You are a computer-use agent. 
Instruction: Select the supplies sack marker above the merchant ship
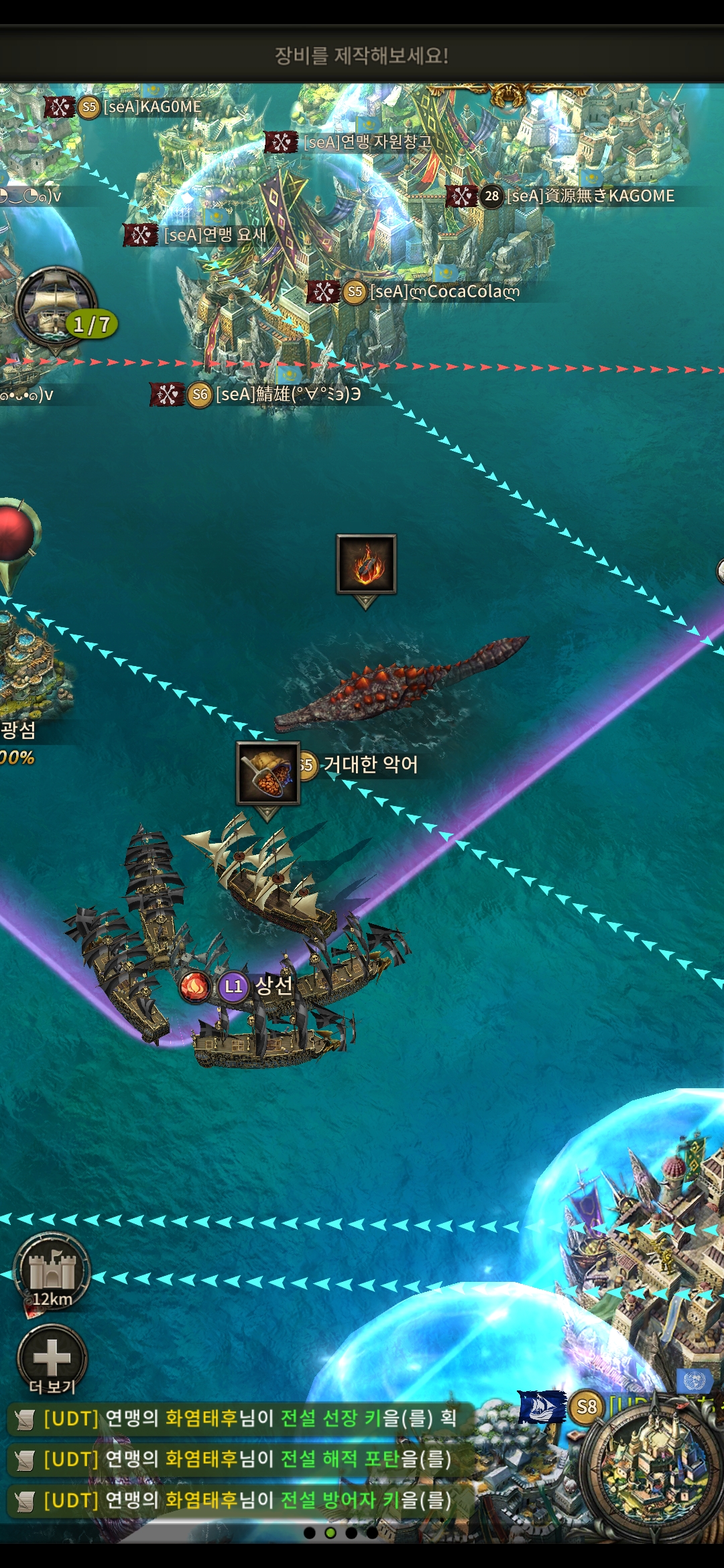pos(268,773)
